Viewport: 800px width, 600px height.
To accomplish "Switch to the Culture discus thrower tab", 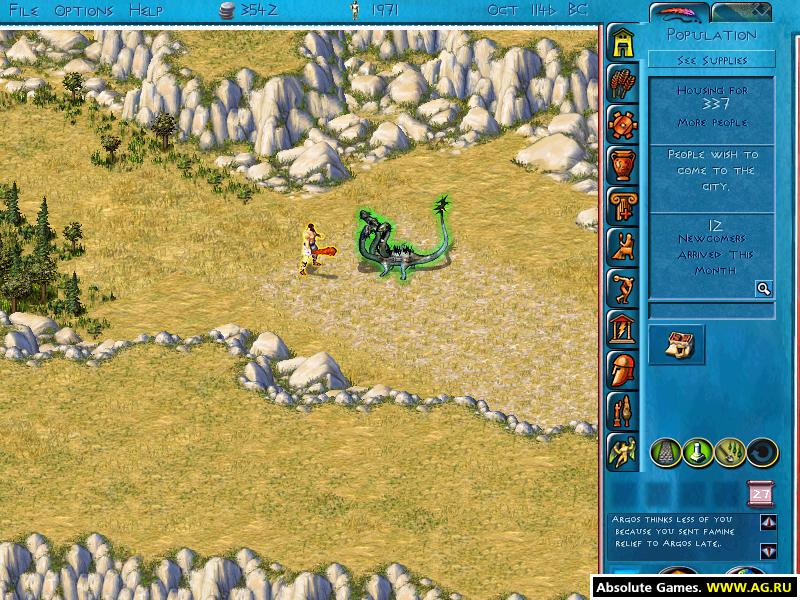I will 622,288.
